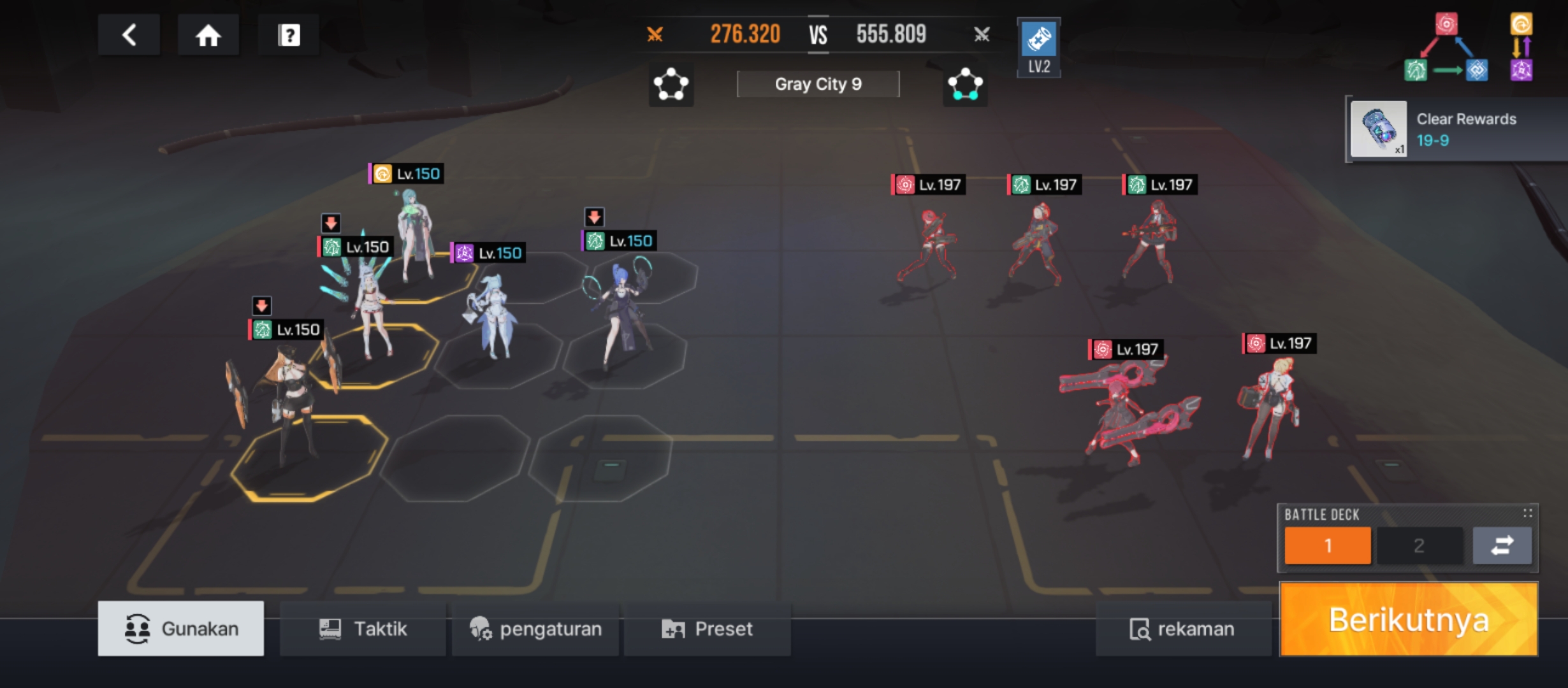This screenshot has width=1568, height=688.
Task: Switch to the Taktik tab
Action: coord(363,629)
